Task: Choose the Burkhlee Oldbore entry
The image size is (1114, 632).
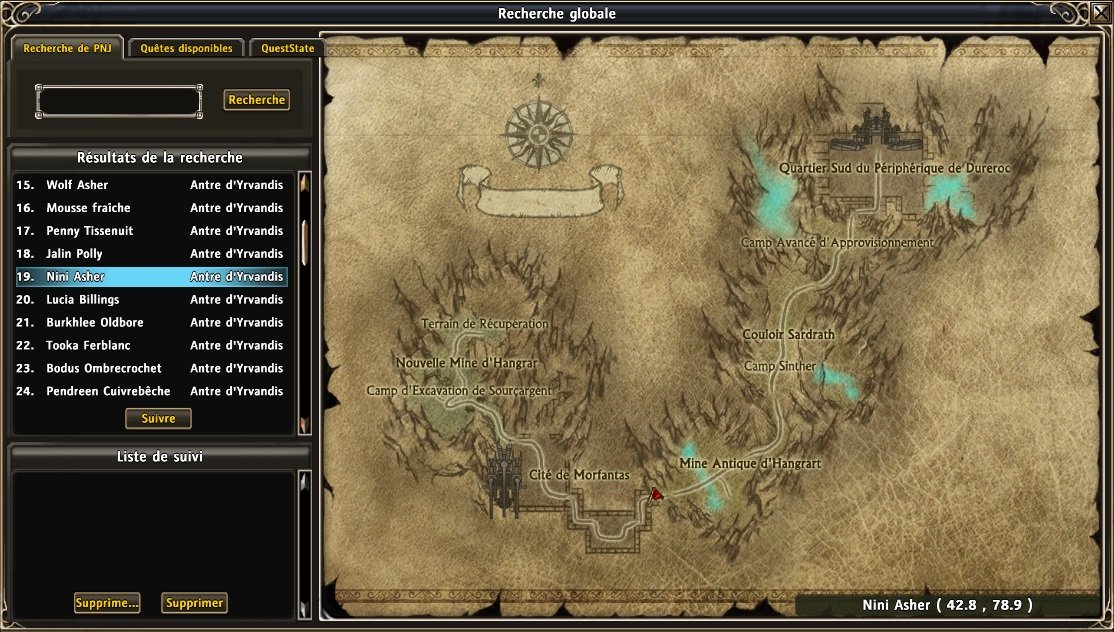Action: 150,323
